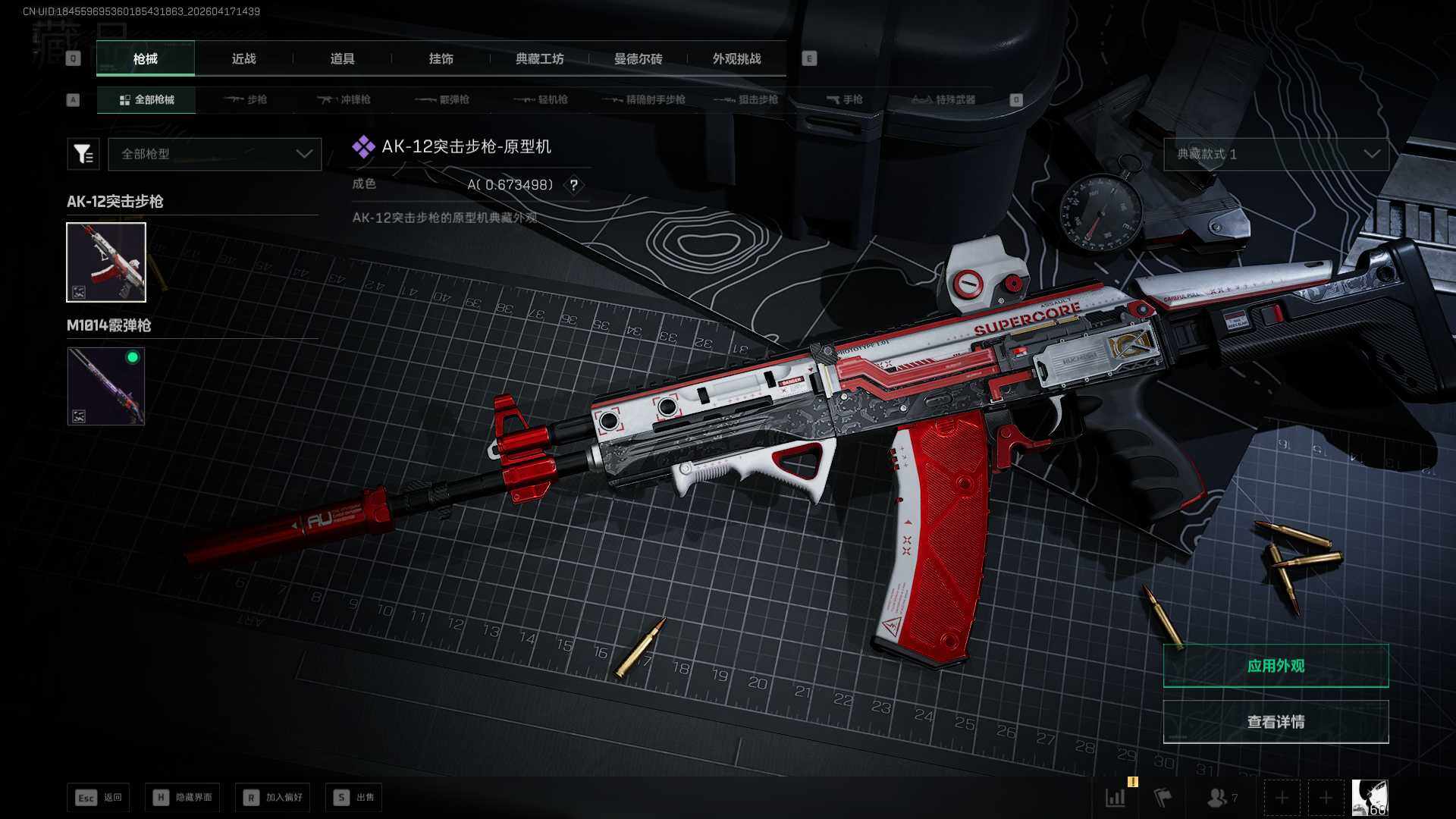Click the question mark beside 成色 rating
1456x819 pixels.
point(574,185)
